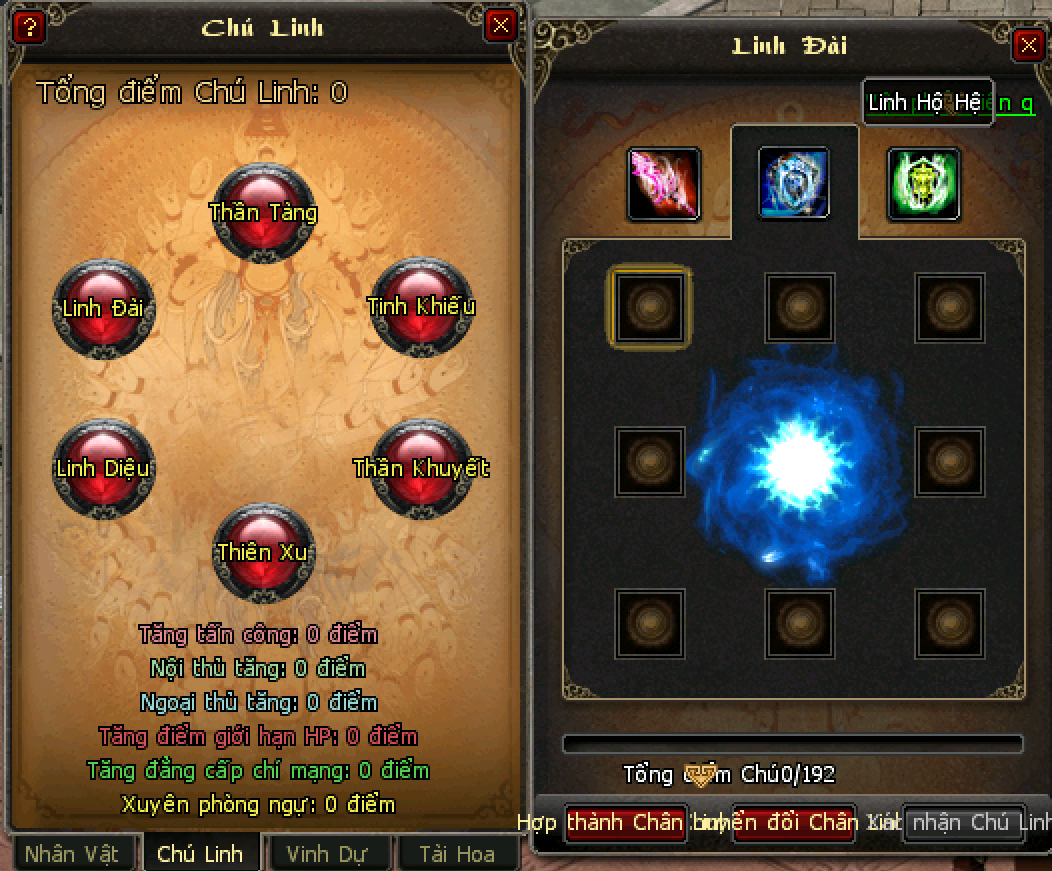Select the gold-highlighted rune slot

point(649,307)
